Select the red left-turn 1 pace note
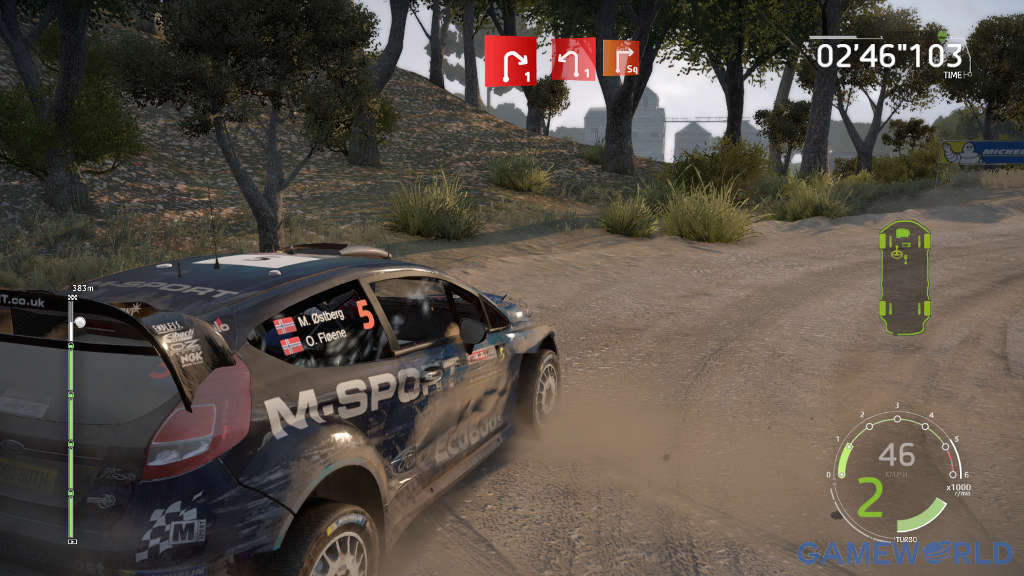The height and width of the screenshot is (576, 1024). point(573,59)
